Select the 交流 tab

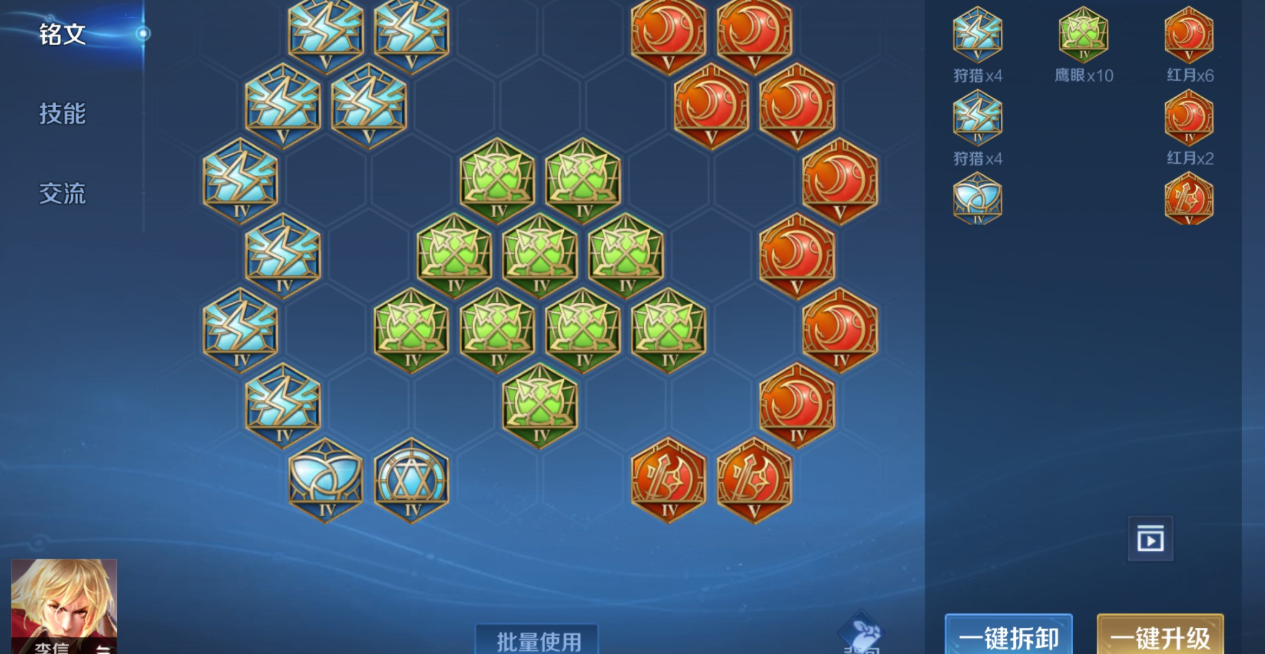(62, 193)
